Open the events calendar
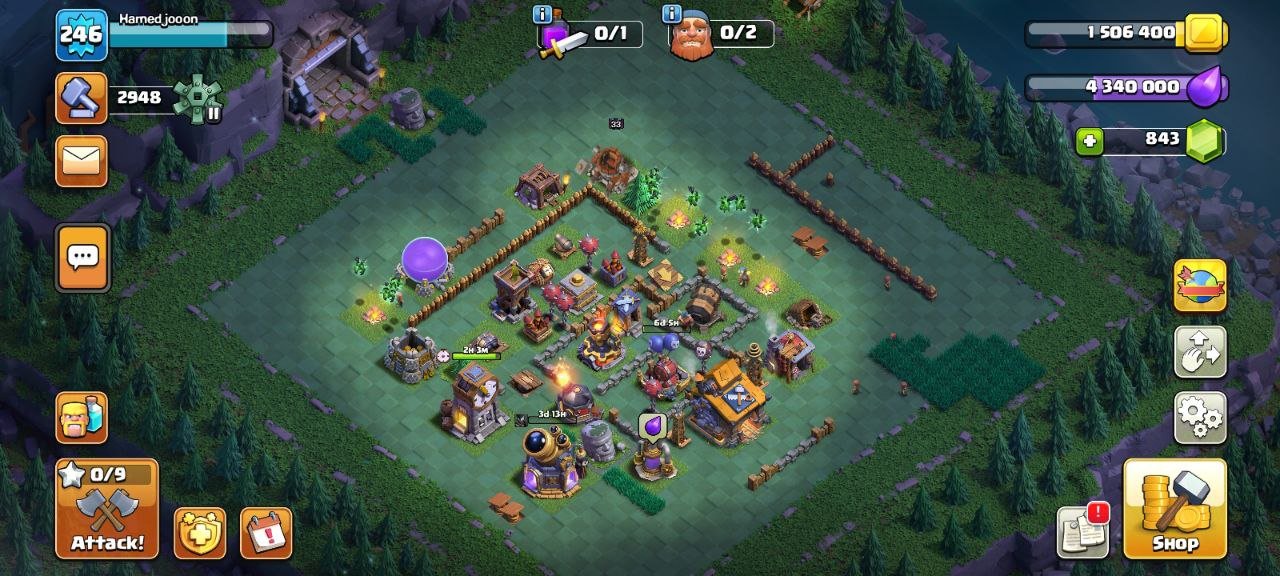The image size is (1280, 576). [266, 533]
